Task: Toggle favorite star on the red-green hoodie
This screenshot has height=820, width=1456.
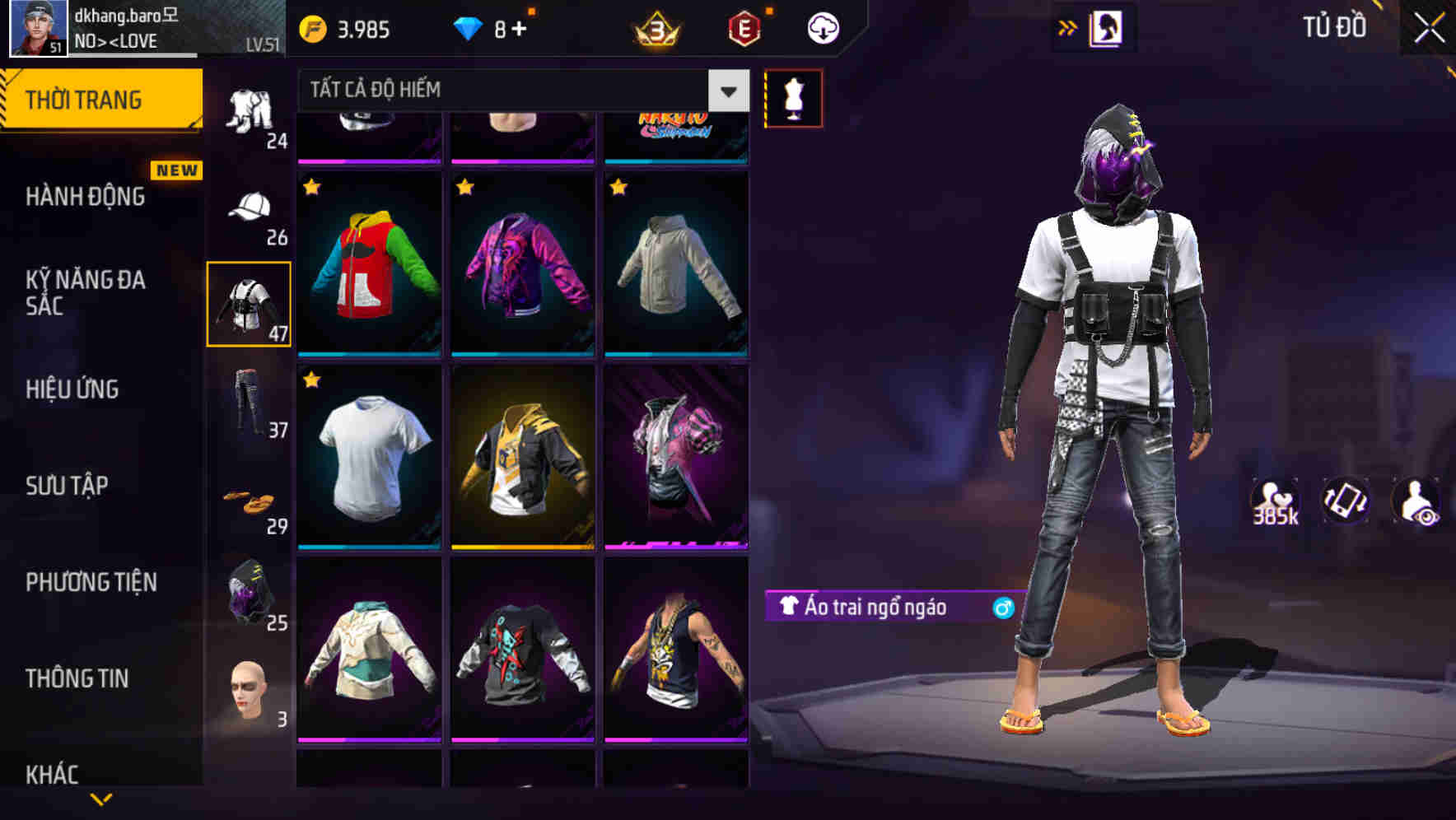Action: (311, 188)
